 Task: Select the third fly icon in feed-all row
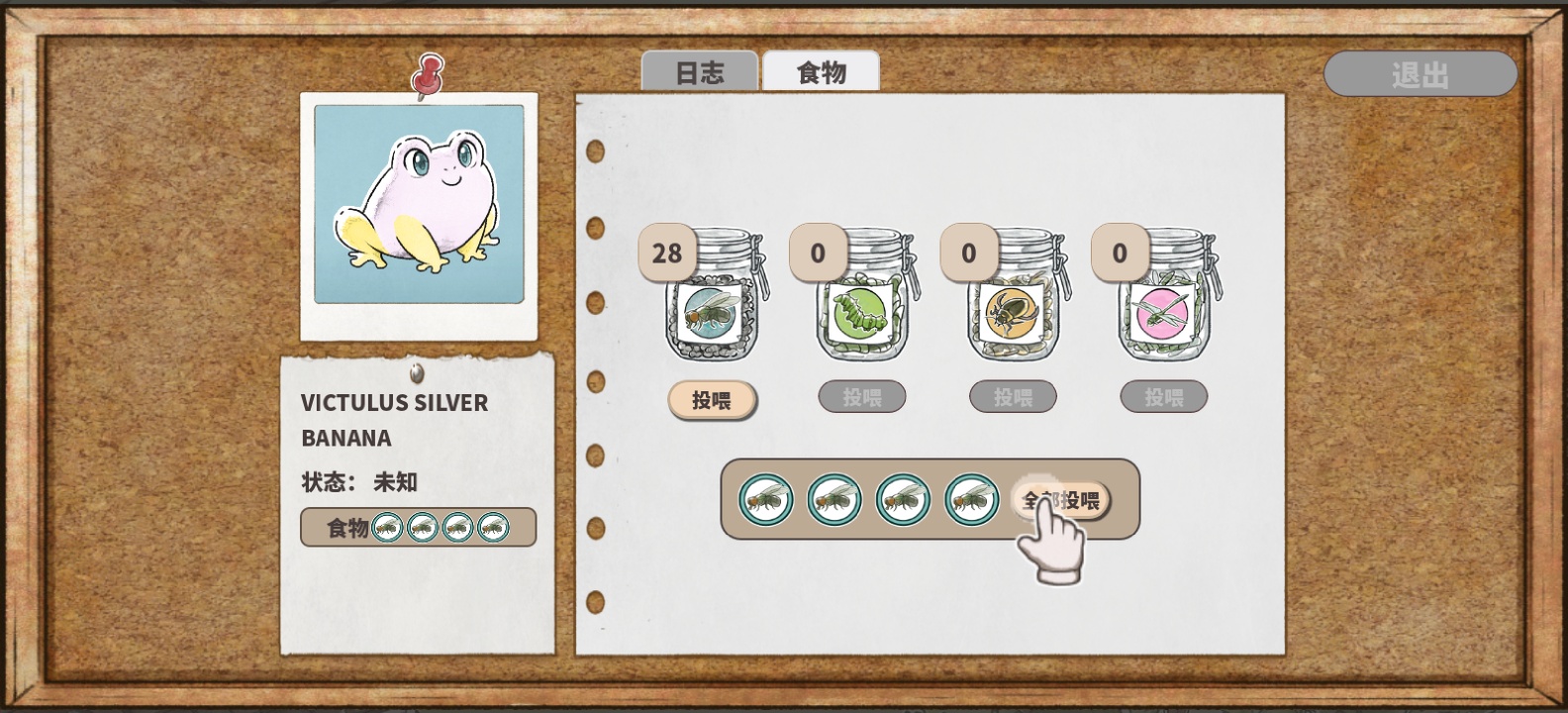pyautogui.click(x=903, y=500)
